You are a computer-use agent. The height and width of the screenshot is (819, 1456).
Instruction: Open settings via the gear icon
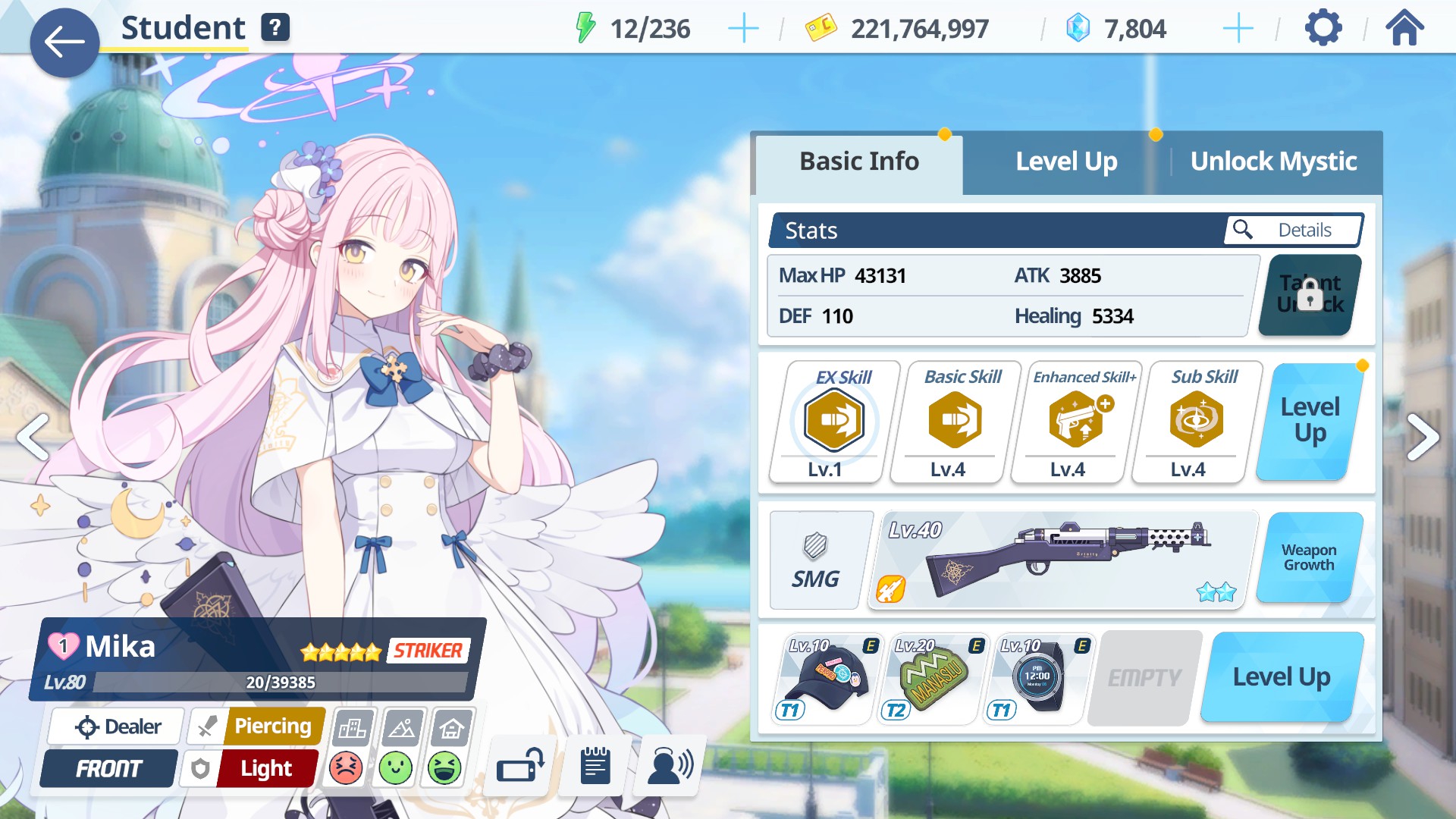point(1323,29)
